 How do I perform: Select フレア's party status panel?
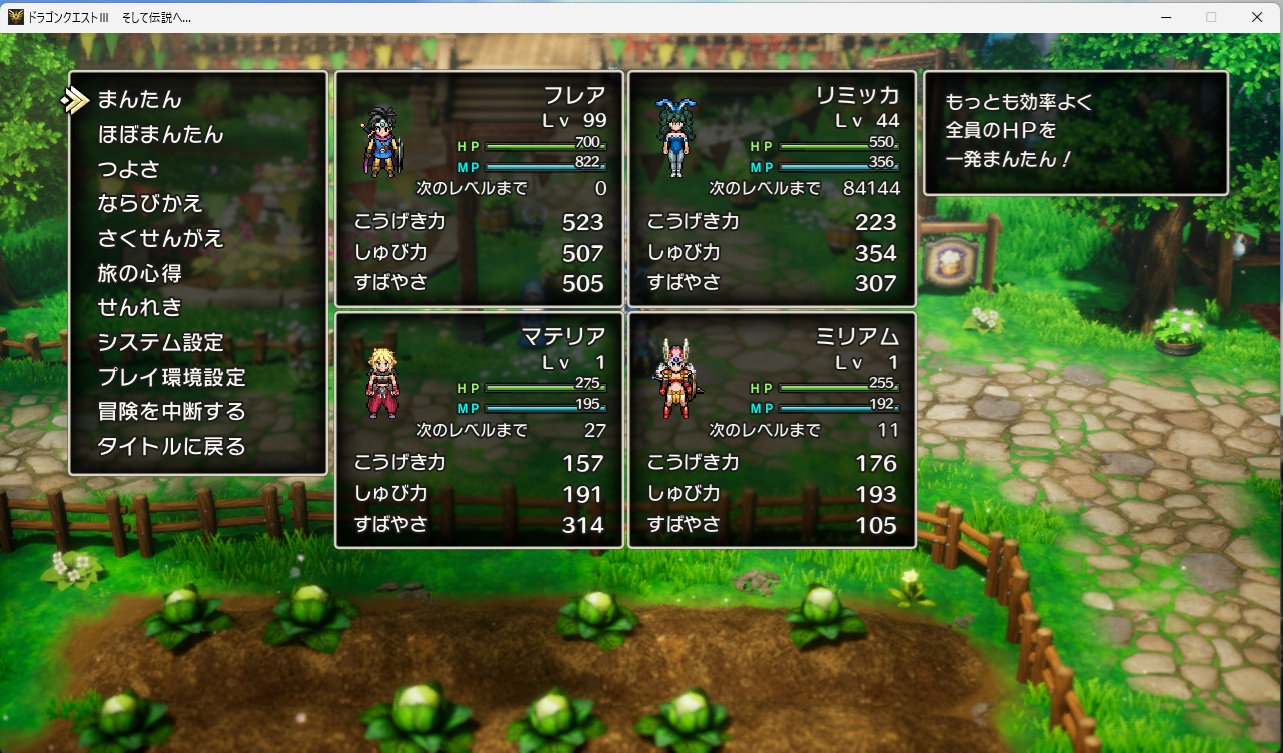coord(479,188)
